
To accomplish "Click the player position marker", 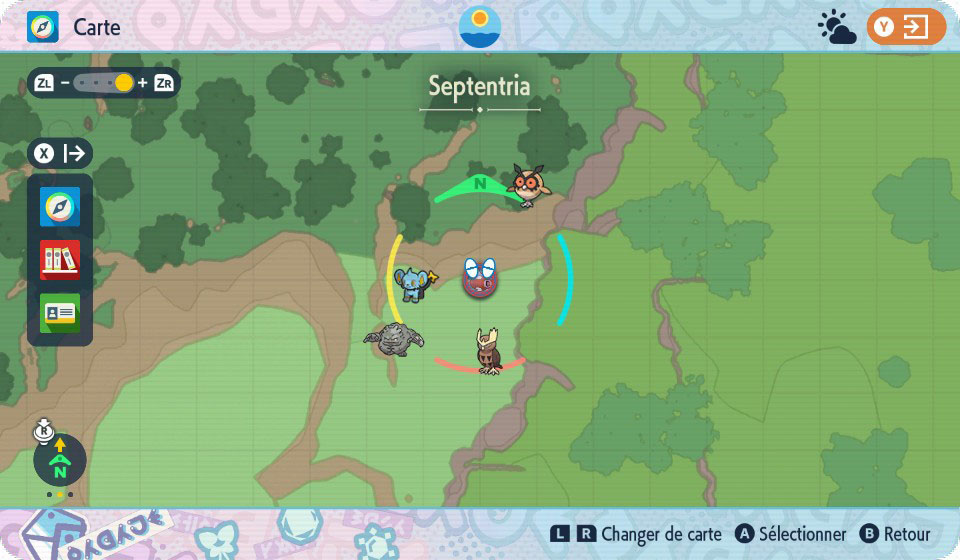I will click(479, 278).
